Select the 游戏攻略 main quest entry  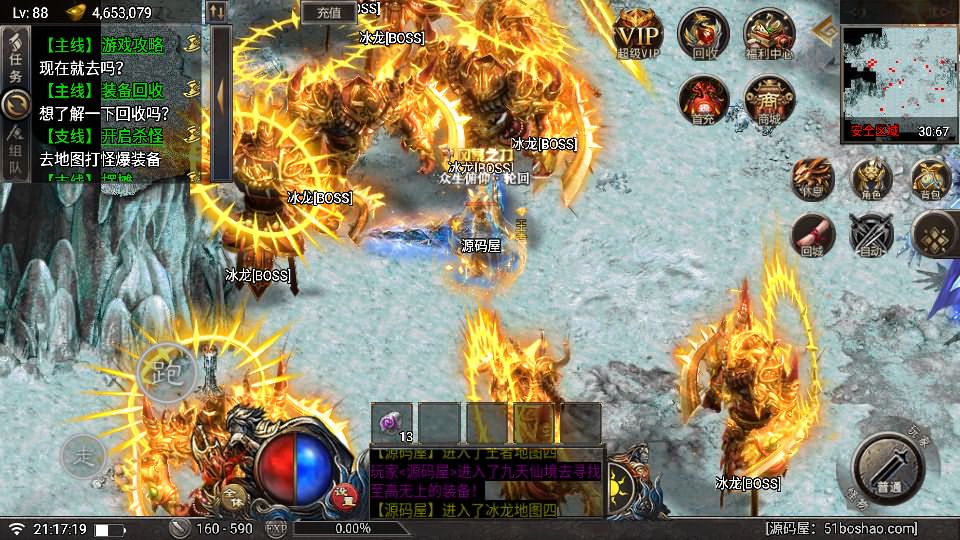click(103, 45)
